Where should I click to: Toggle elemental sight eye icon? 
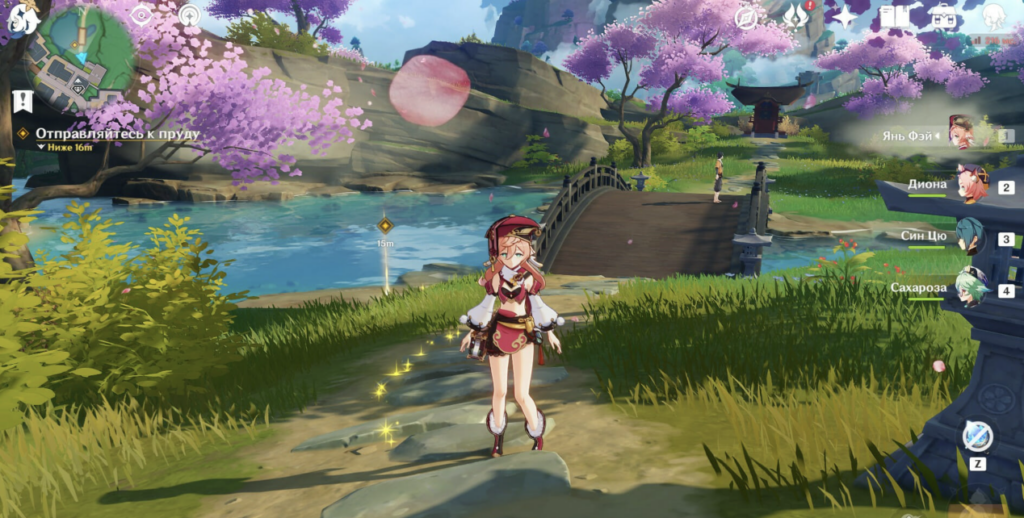[x=141, y=16]
